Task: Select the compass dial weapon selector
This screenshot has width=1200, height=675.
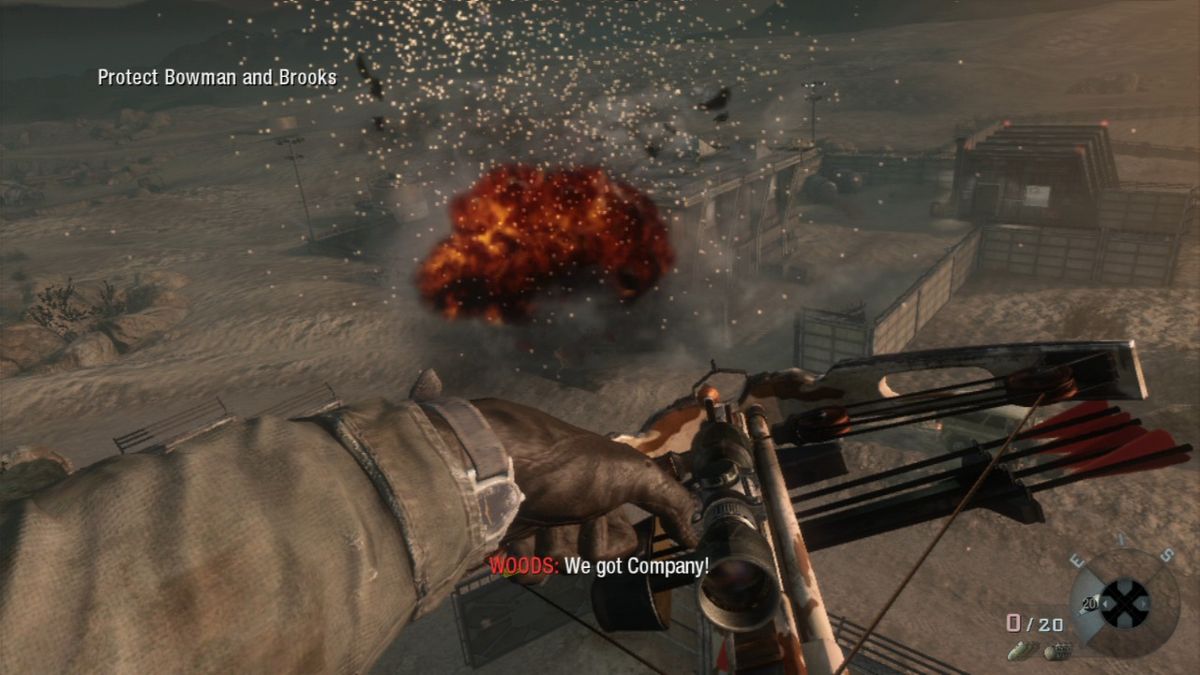Action: (1125, 603)
